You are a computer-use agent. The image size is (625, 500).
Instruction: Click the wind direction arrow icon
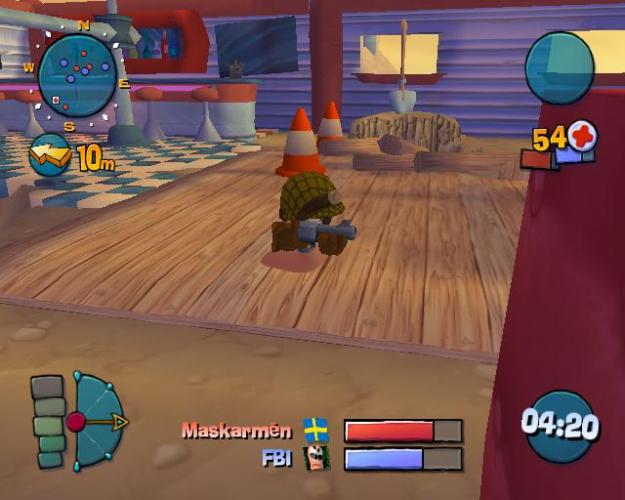pos(49,155)
